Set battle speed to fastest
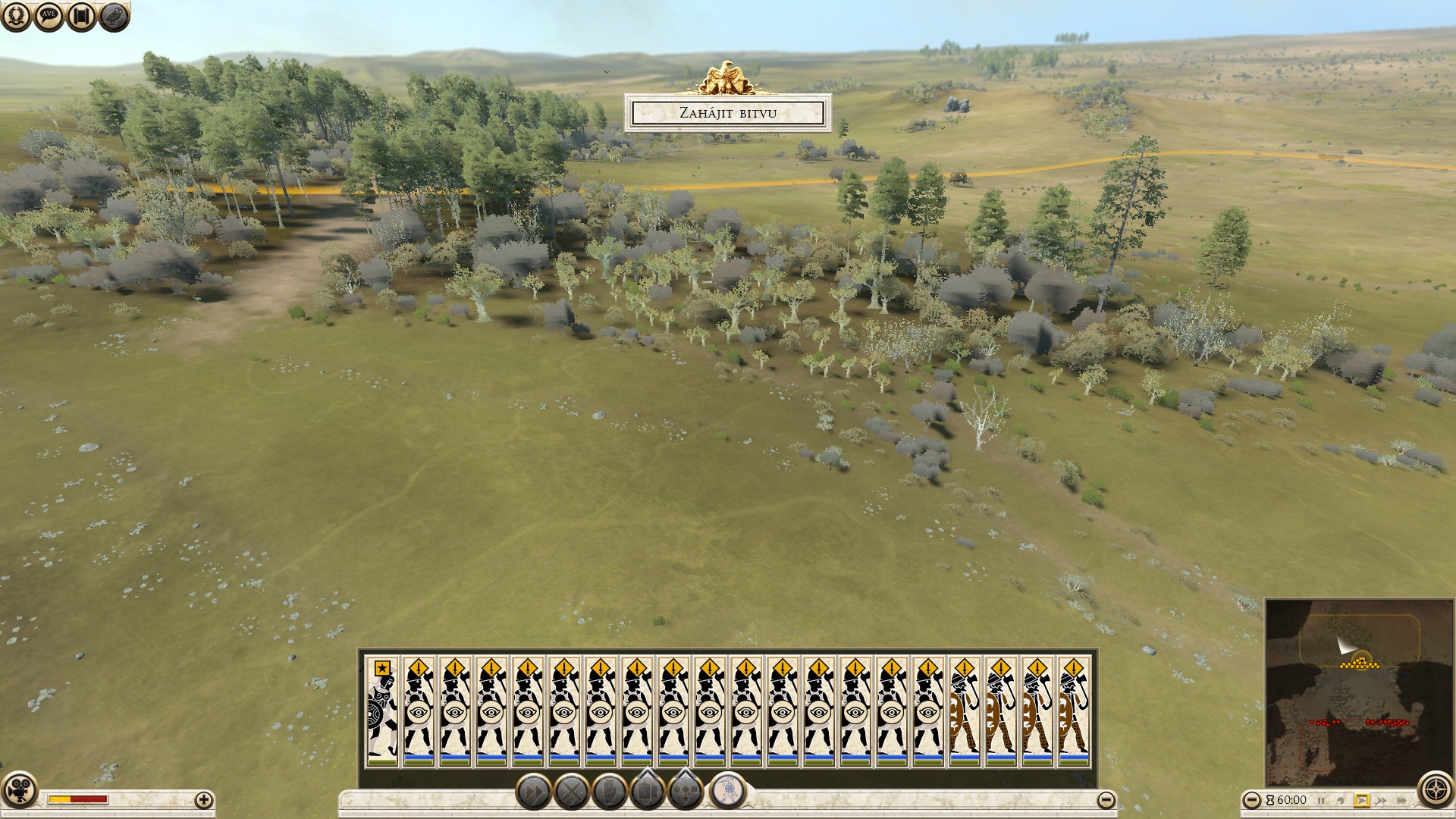Image resolution: width=1456 pixels, height=819 pixels. click(1401, 800)
